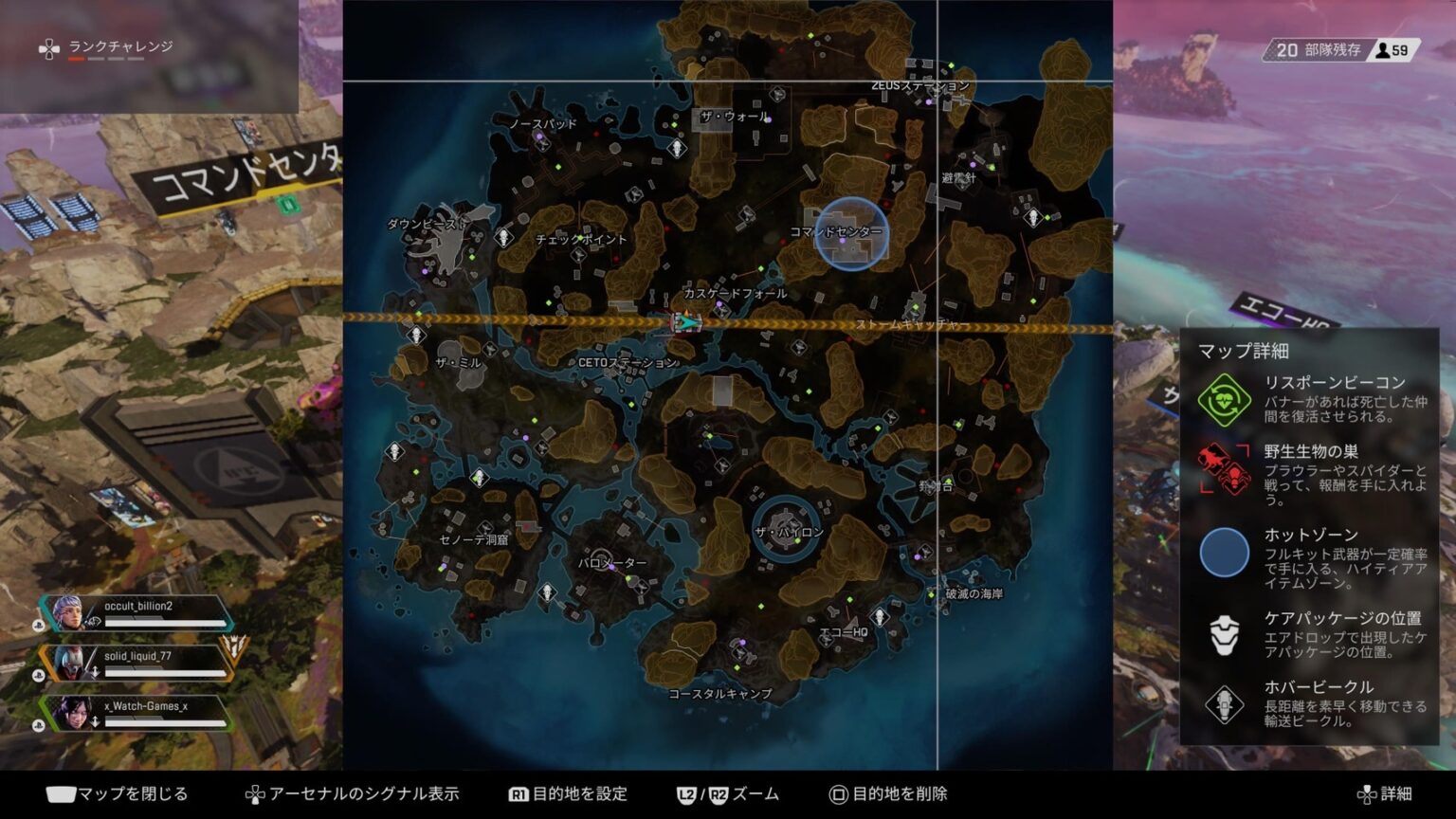Select the ザ・ウォール location

735,117
